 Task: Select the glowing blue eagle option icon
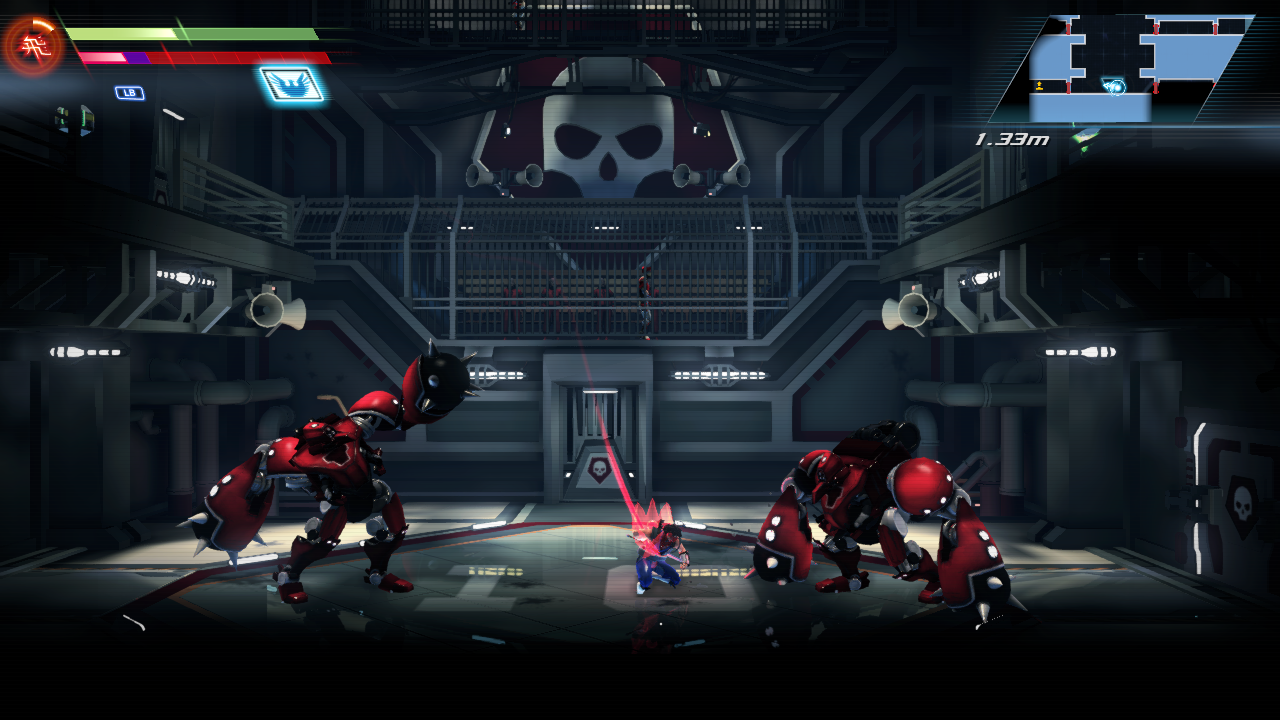(292, 84)
